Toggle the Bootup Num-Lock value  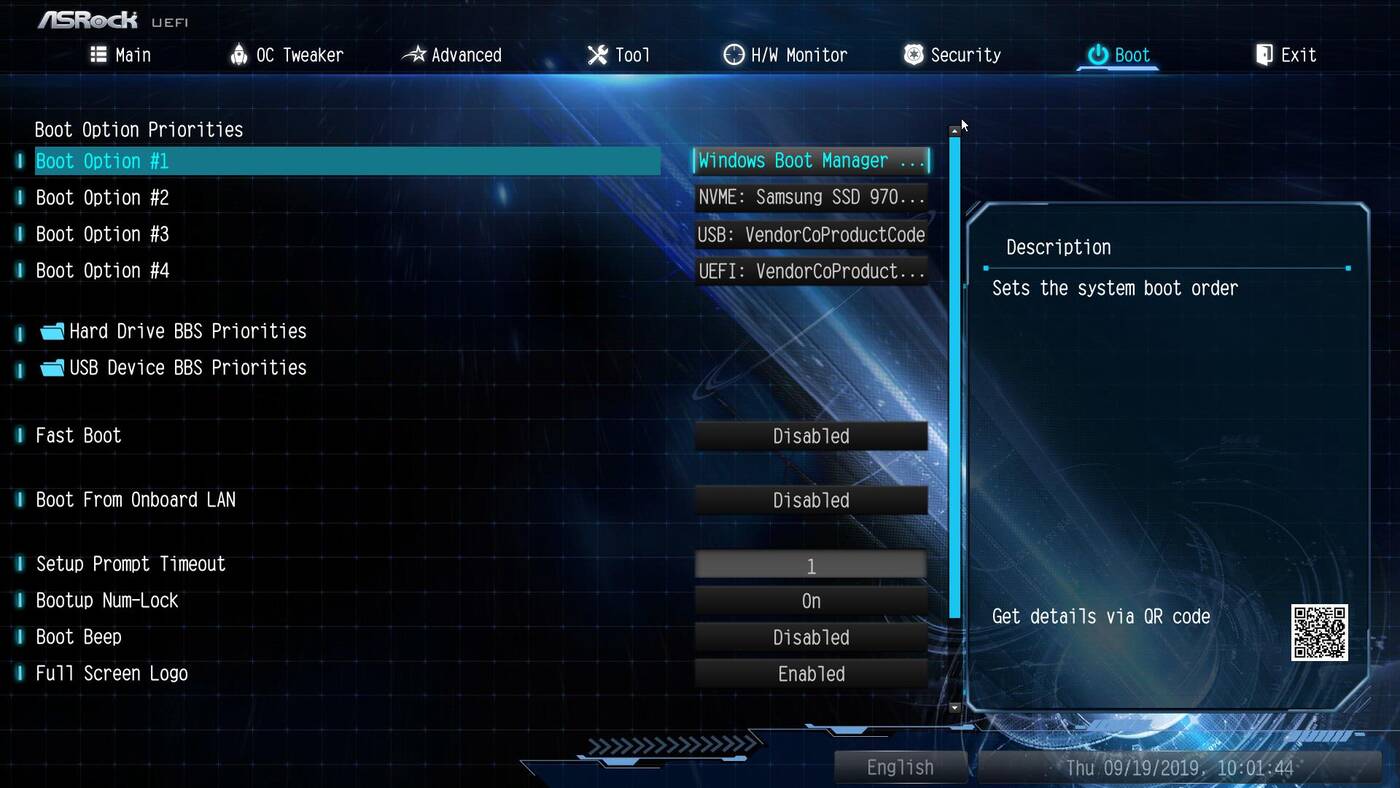pos(811,601)
